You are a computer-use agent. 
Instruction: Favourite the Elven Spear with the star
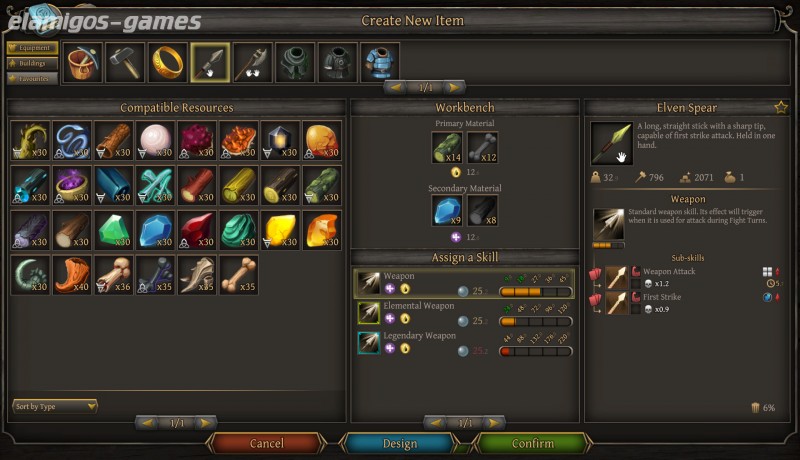[780, 107]
